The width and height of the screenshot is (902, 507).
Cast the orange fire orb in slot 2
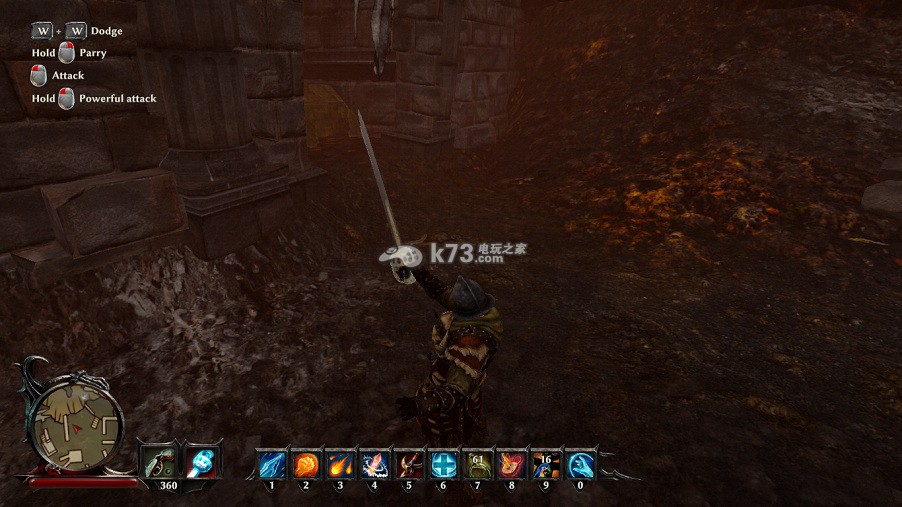click(306, 465)
